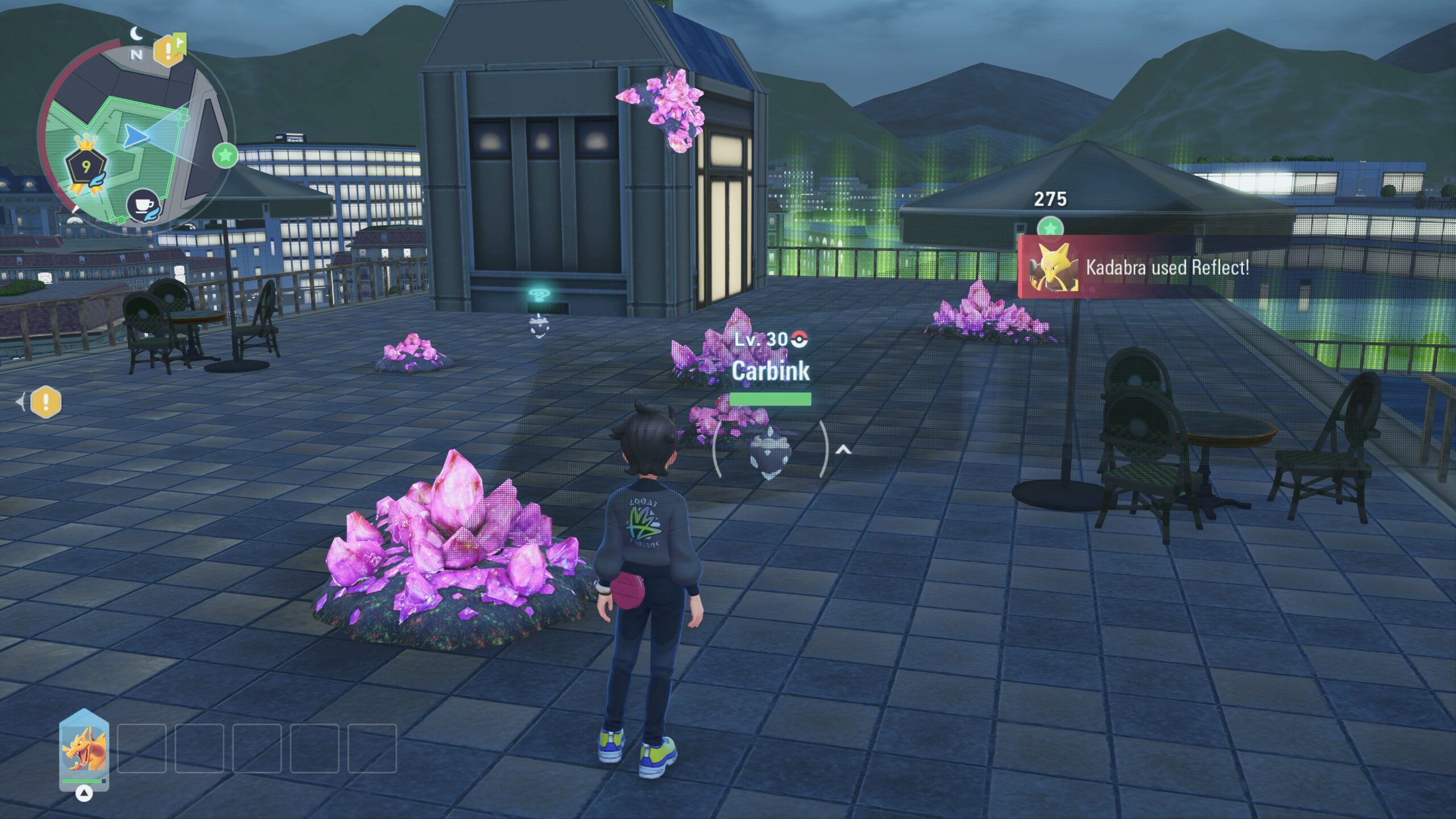Click the green star waypoint marker under 275

coord(1050,228)
